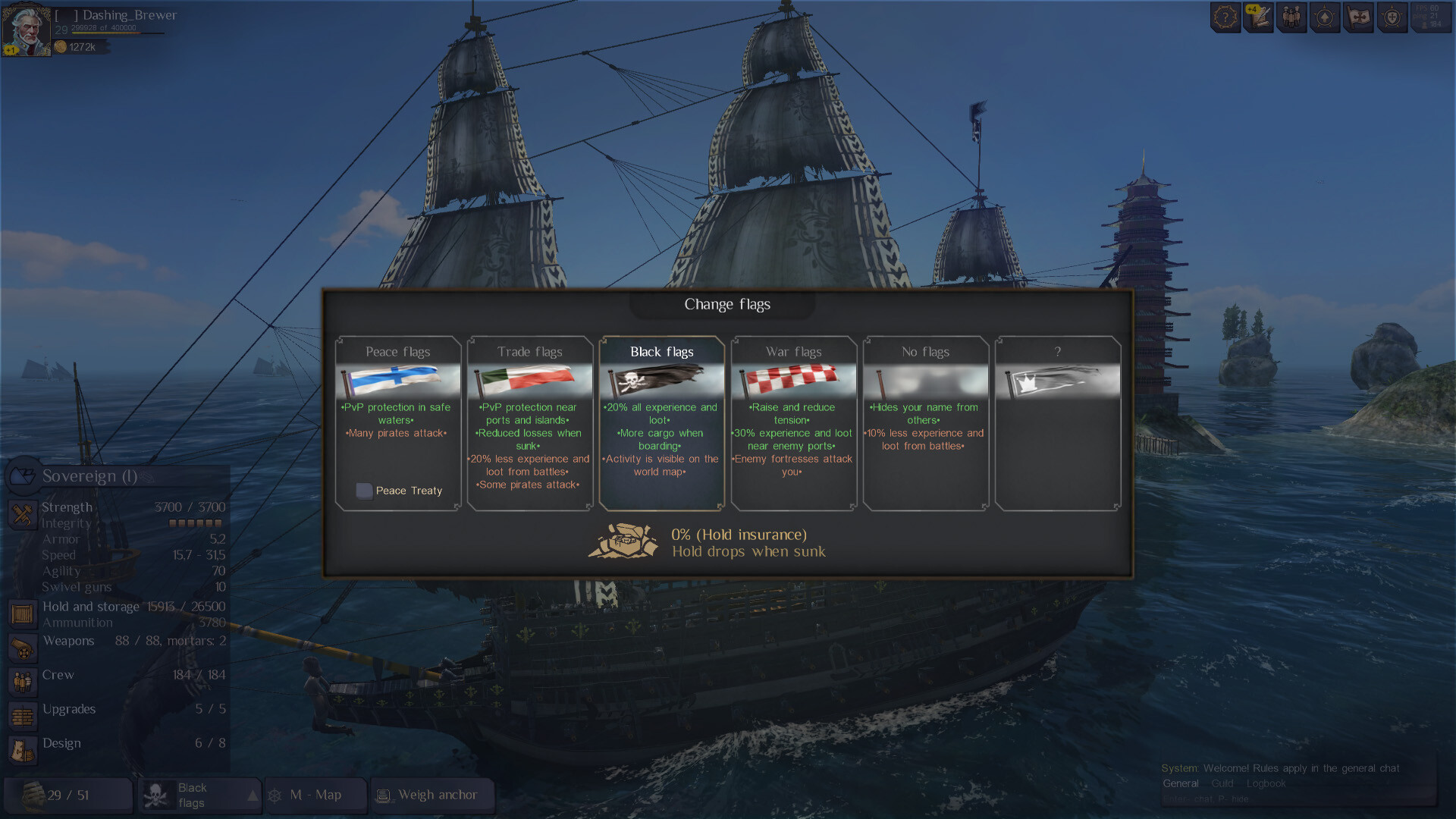Click Weigh anchor
Viewport: 1456px width, 819px height.
click(432, 795)
